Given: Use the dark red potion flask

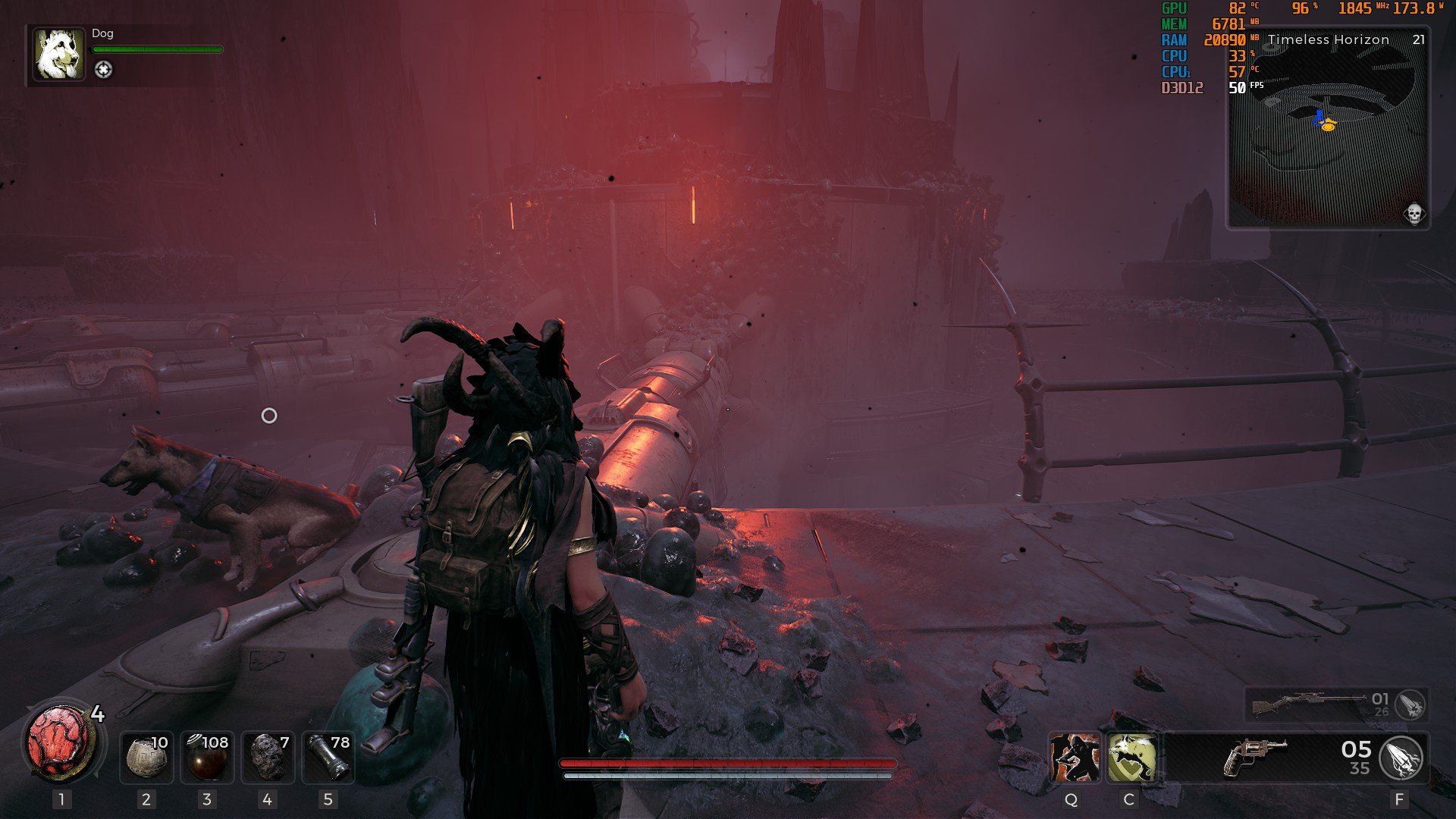Looking at the screenshot, I should pos(207,757).
